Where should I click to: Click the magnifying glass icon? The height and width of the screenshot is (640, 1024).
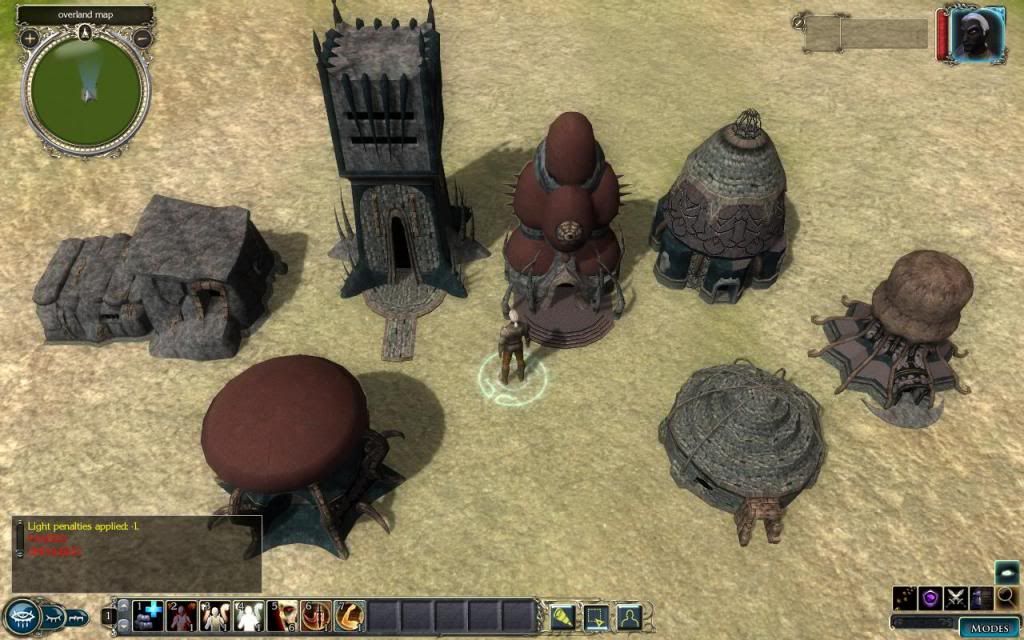pyautogui.click(x=1006, y=598)
